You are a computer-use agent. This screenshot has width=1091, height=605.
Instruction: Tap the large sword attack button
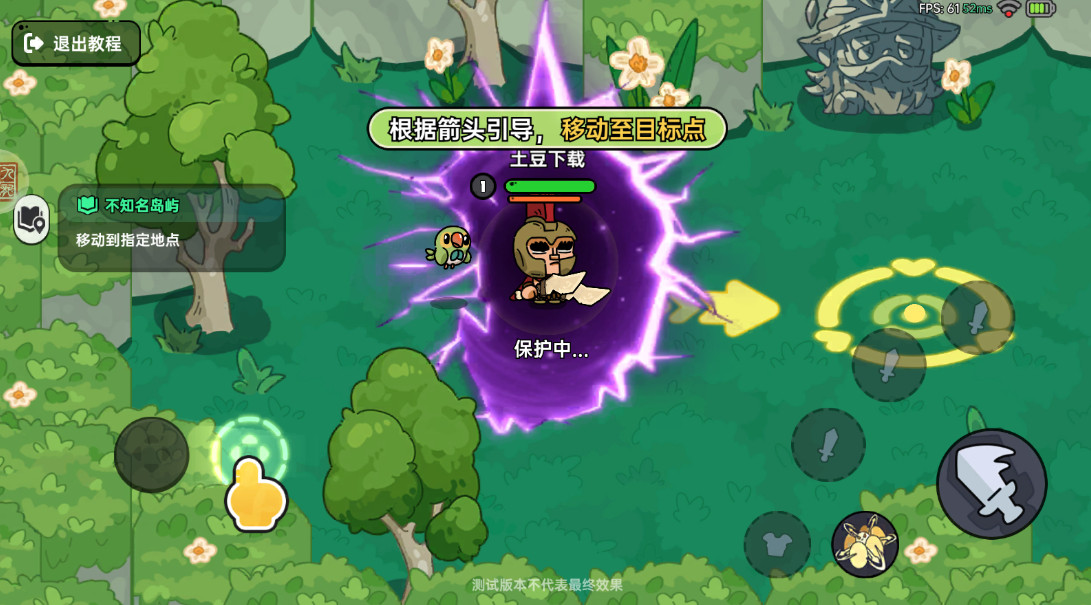click(991, 484)
